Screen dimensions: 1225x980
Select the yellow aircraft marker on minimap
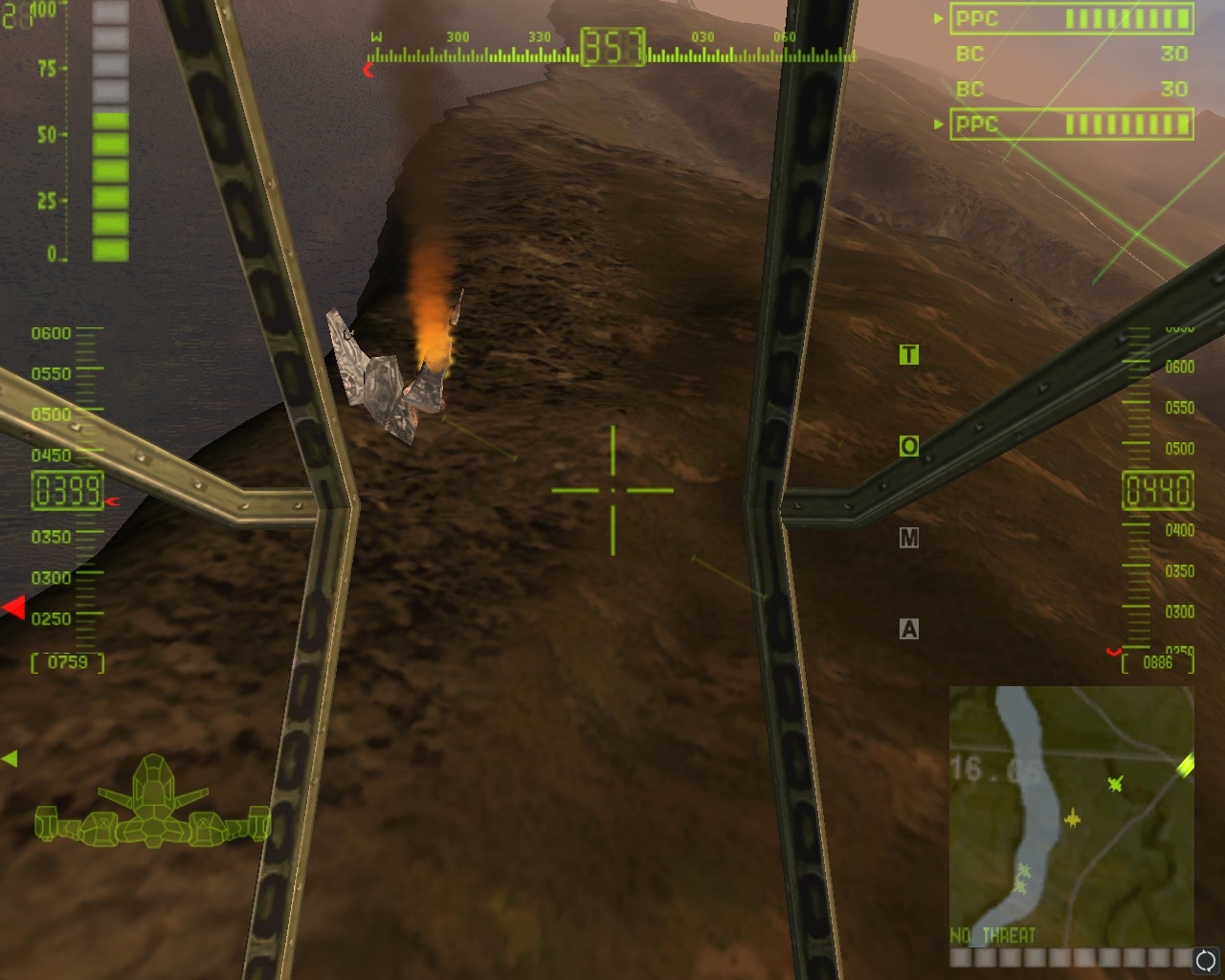click(x=1073, y=819)
